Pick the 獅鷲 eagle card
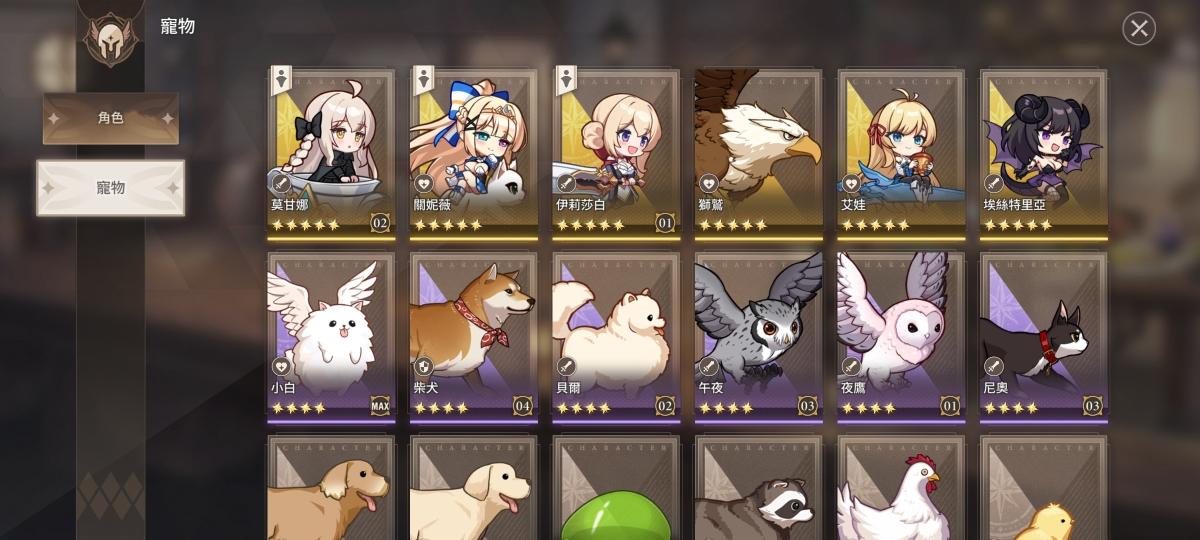Screen dimensions: 1200x540 759,152
